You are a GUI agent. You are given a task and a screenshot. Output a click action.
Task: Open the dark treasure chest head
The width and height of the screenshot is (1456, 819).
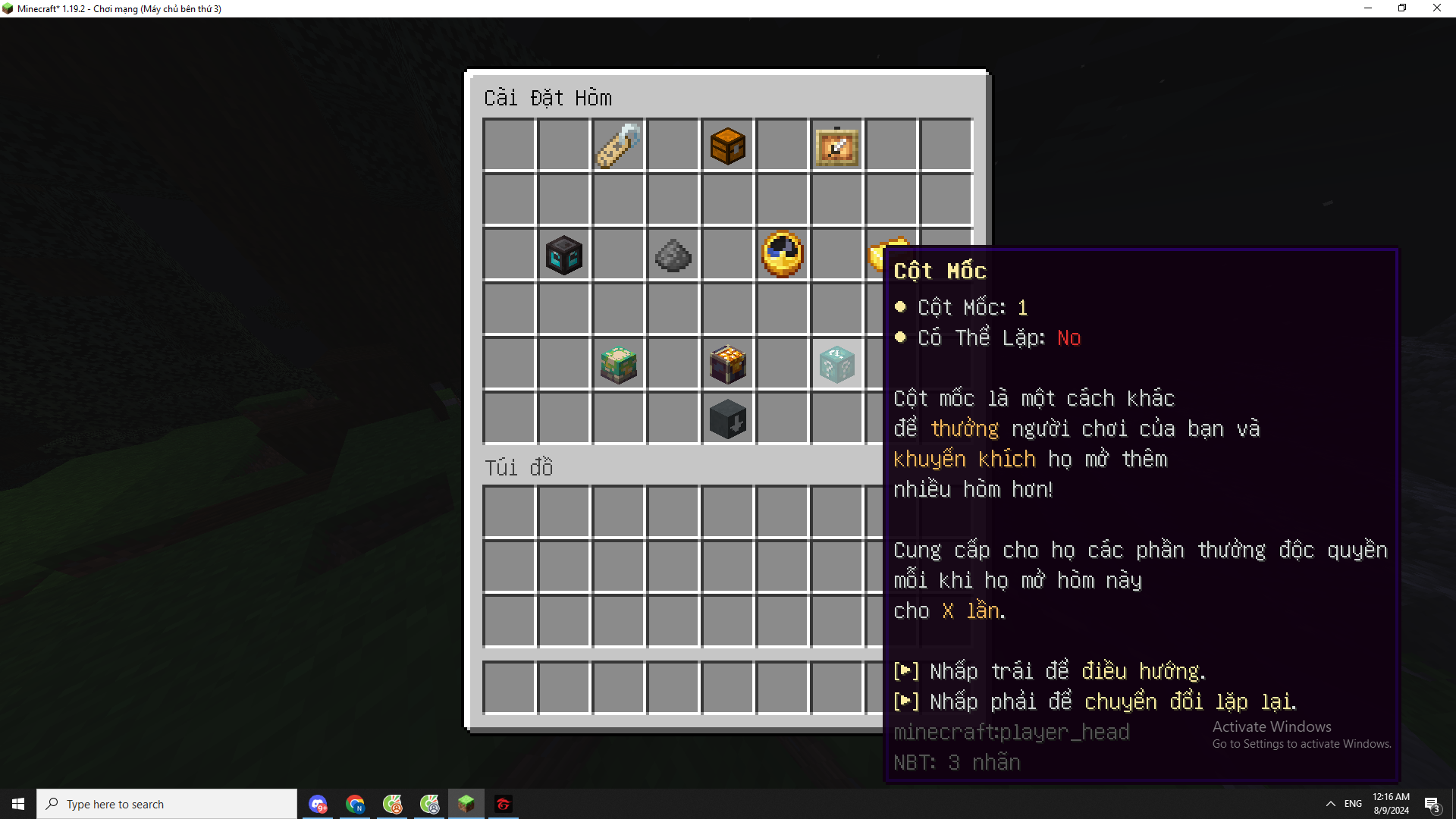727,364
